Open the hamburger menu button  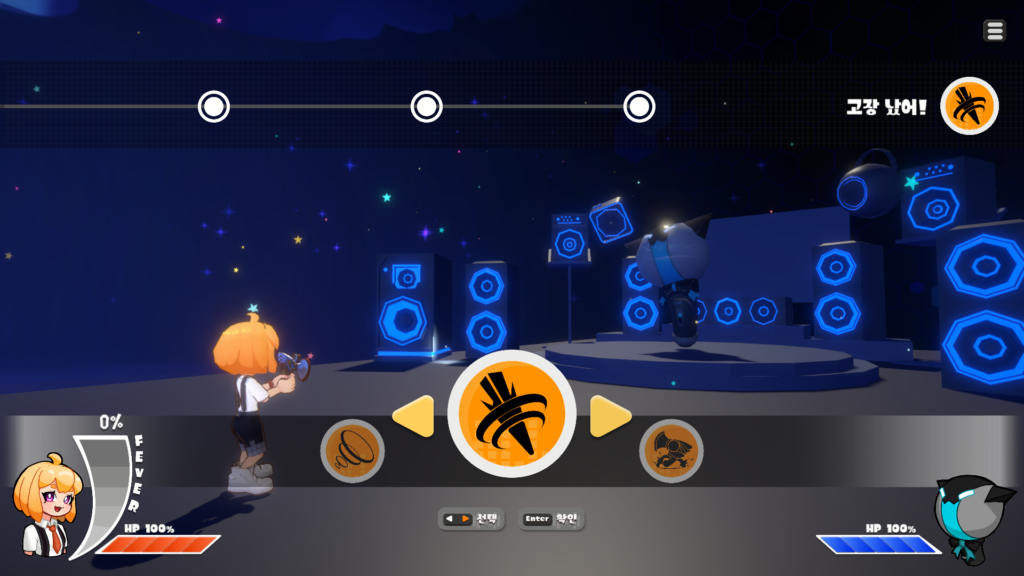click(994, 31)
